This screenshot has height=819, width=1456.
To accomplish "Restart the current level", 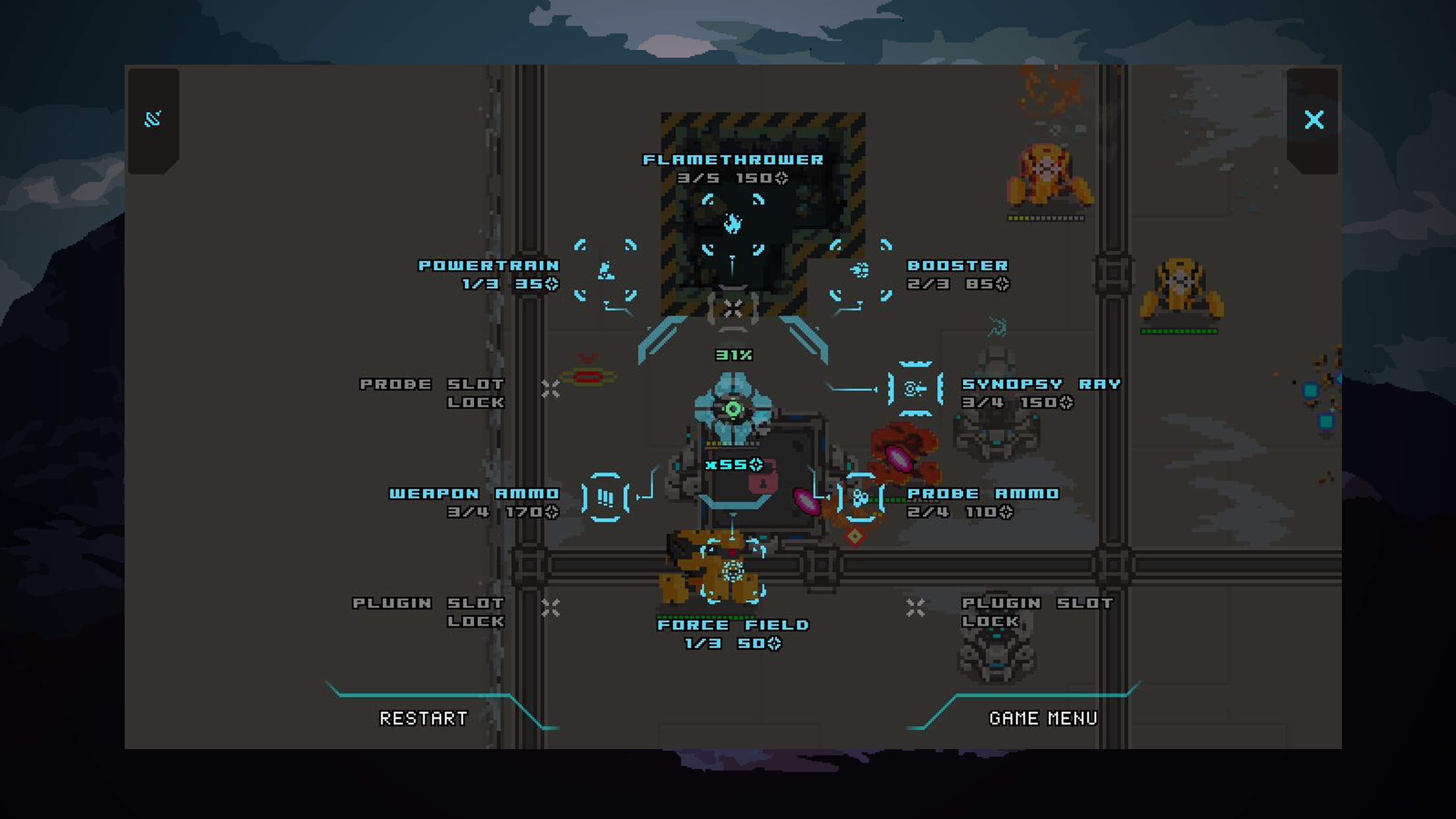I will (423, 718).
